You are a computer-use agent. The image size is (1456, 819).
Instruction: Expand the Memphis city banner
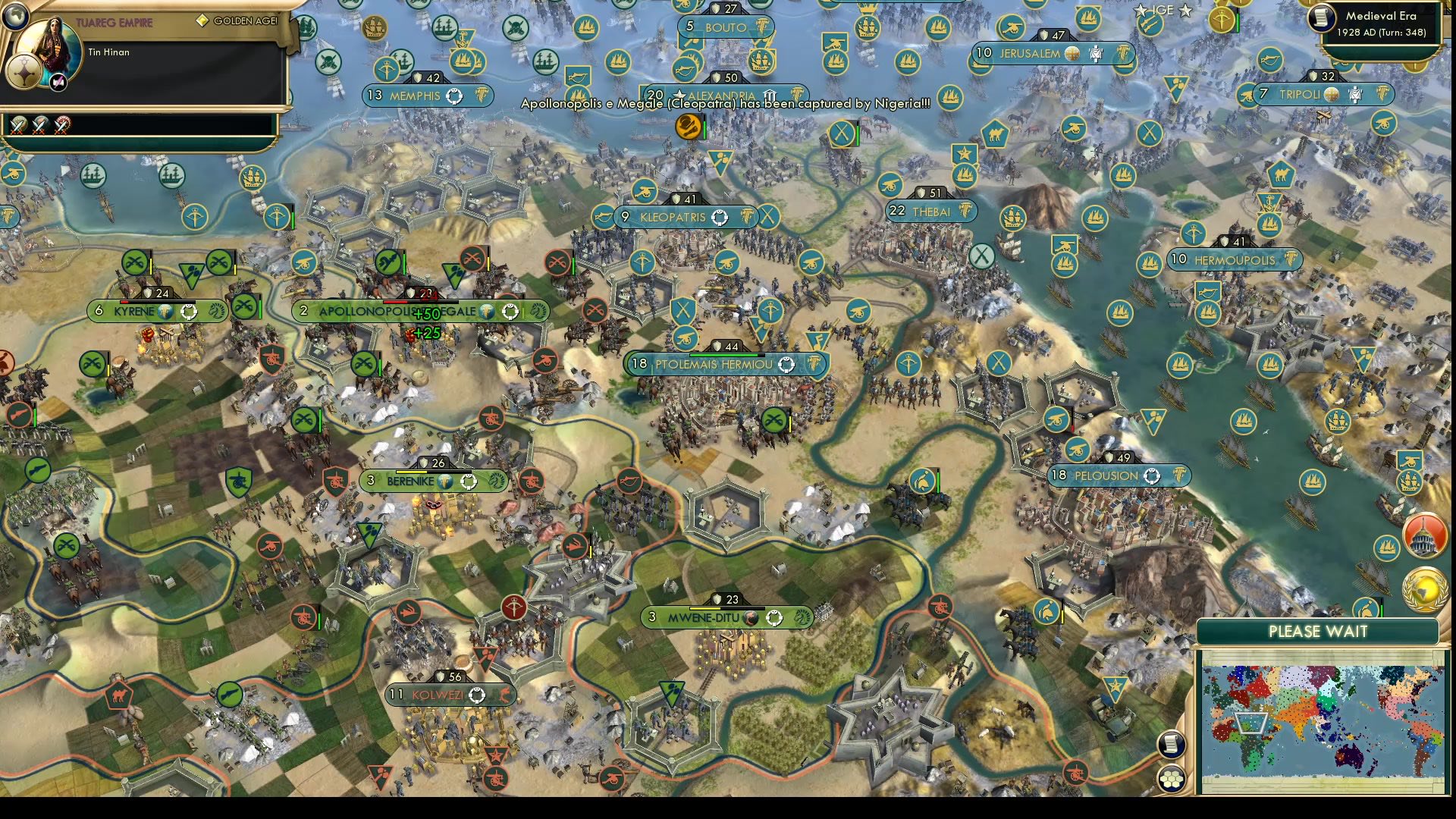tap(427, 96)
